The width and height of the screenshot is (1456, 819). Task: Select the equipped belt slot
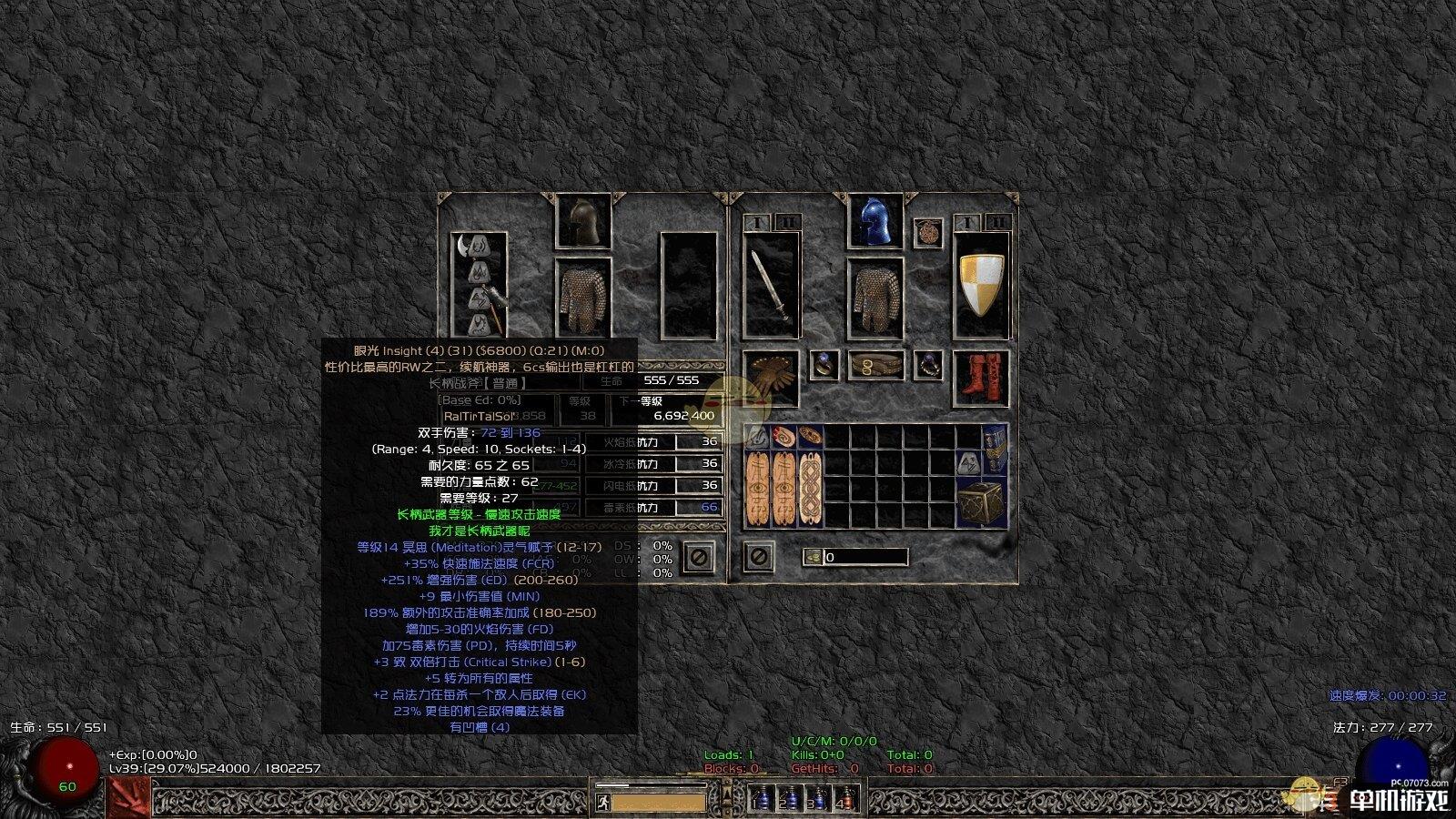pos(875,366)
